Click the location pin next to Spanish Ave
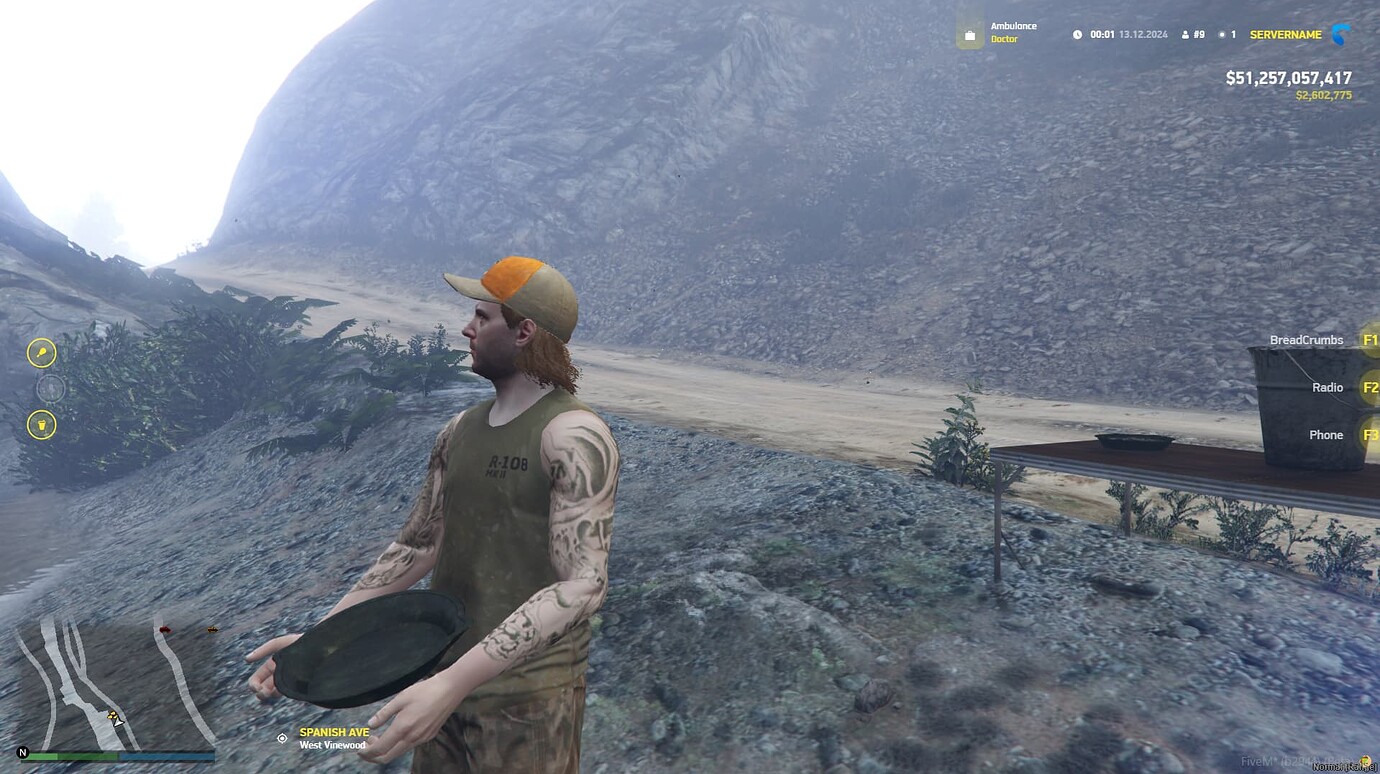This screenshot has width=1380, height=774. (x=282, y=738)
